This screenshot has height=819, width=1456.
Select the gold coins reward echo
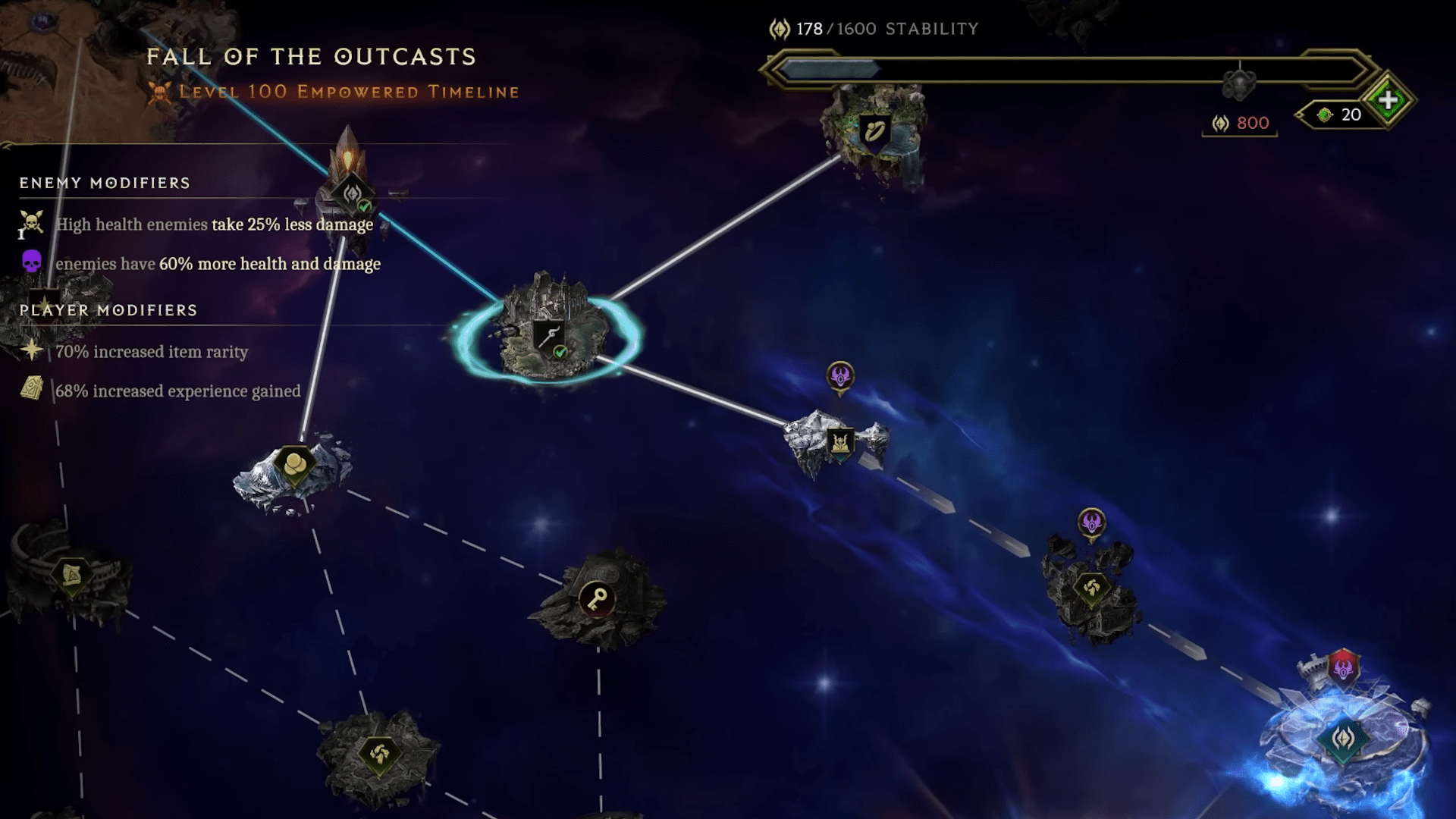tap(294, 463)
